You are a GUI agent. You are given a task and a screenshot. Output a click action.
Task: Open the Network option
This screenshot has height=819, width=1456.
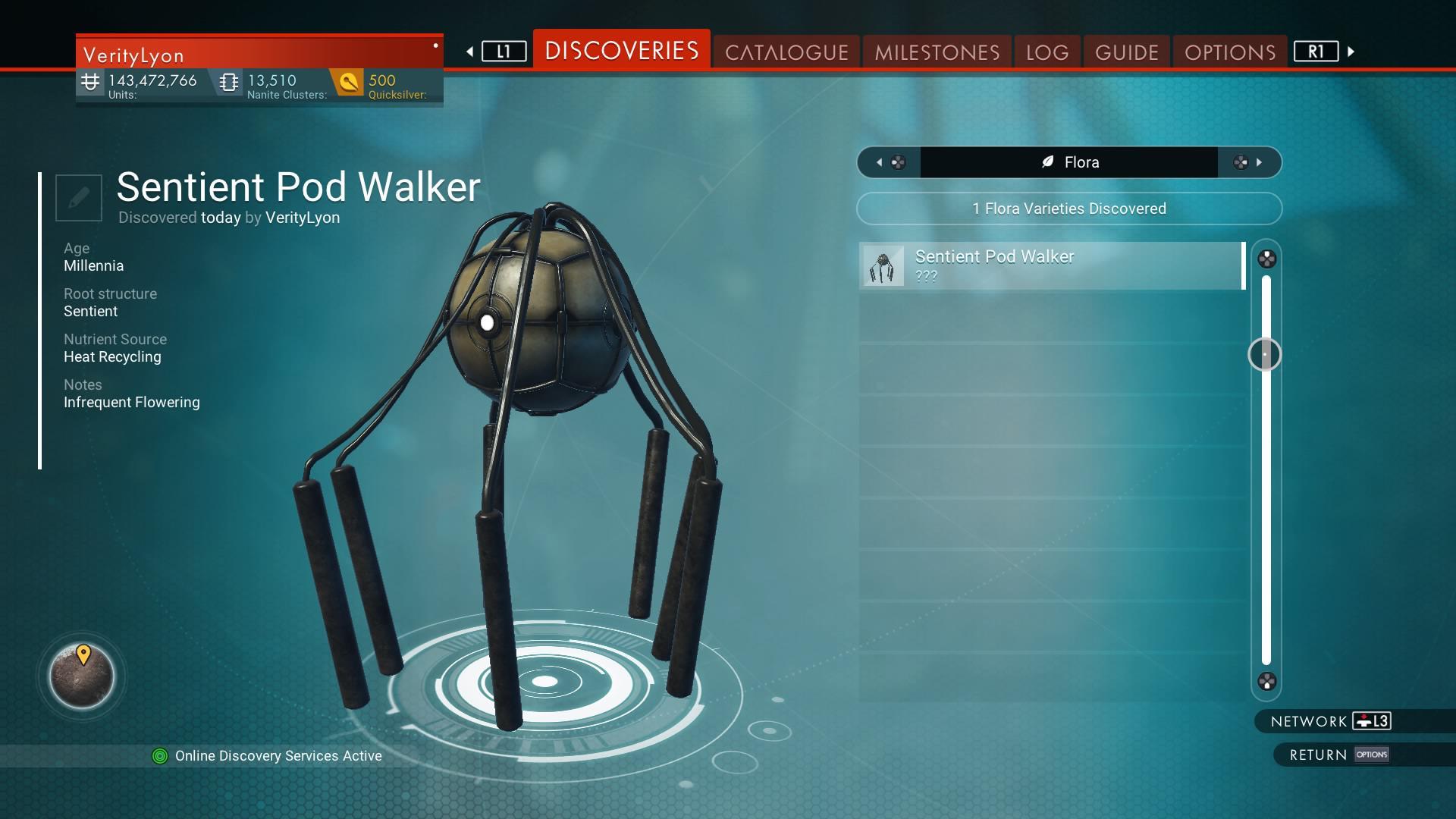pyautogui.click(x=1330, y=721)
